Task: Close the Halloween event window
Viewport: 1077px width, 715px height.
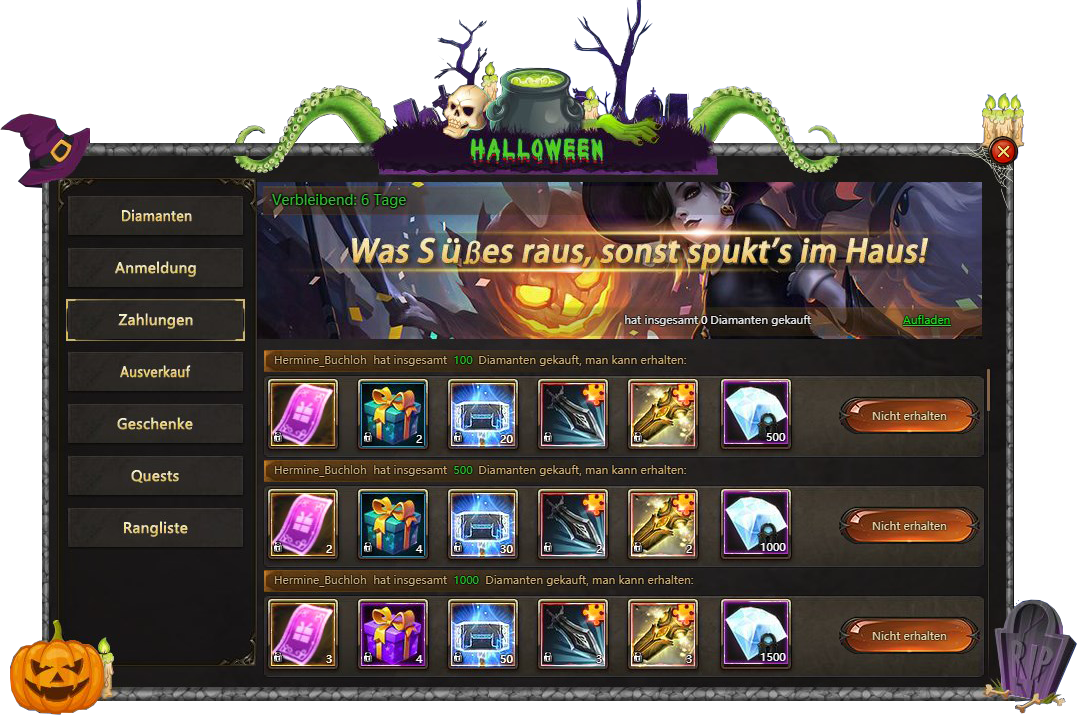Action: click(x=1003, y=151)
